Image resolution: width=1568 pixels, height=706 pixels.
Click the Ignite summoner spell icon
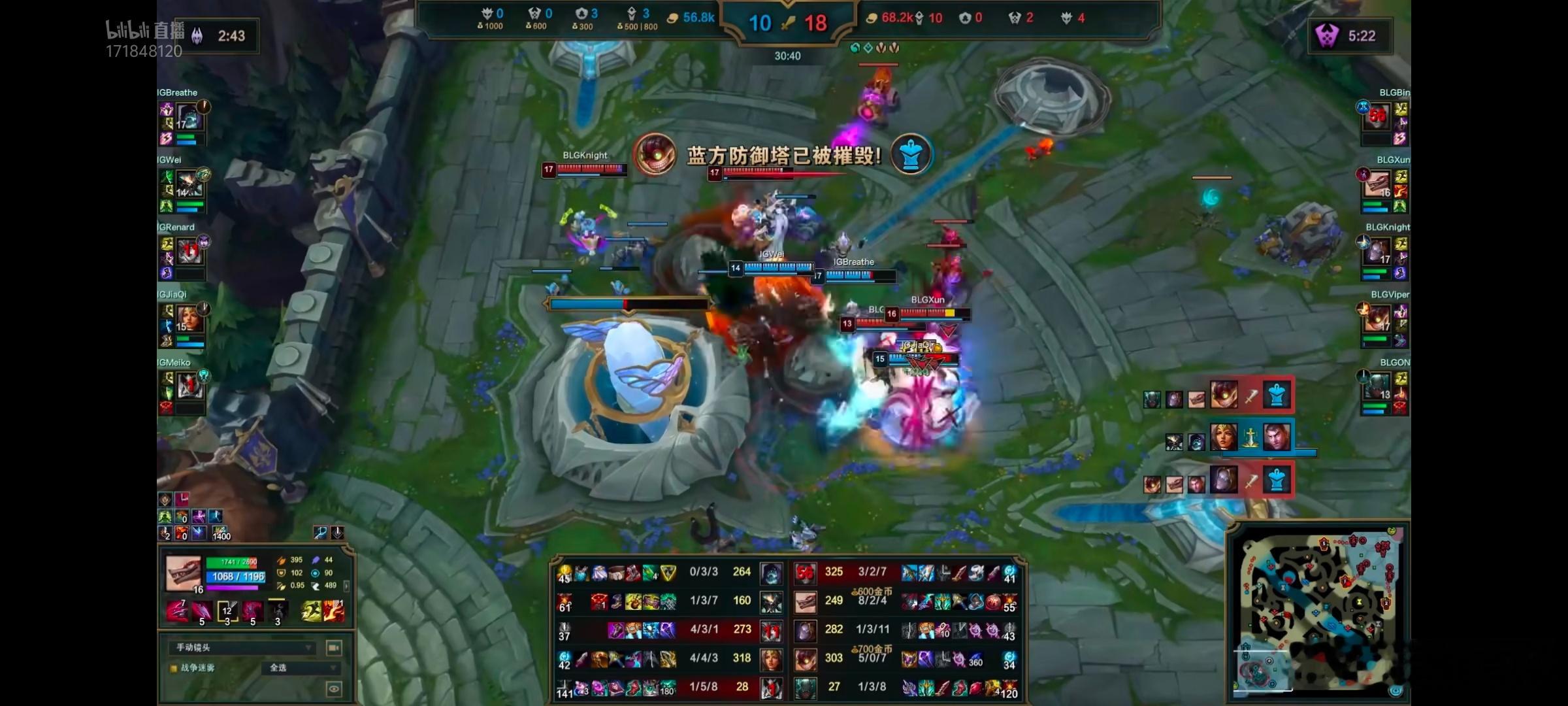334,611
